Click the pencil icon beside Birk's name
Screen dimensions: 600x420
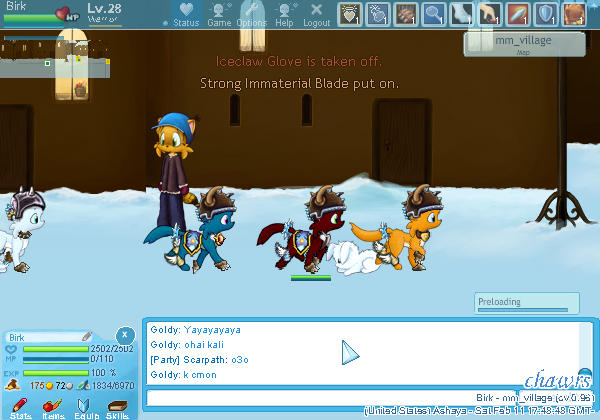pos(87,337)
